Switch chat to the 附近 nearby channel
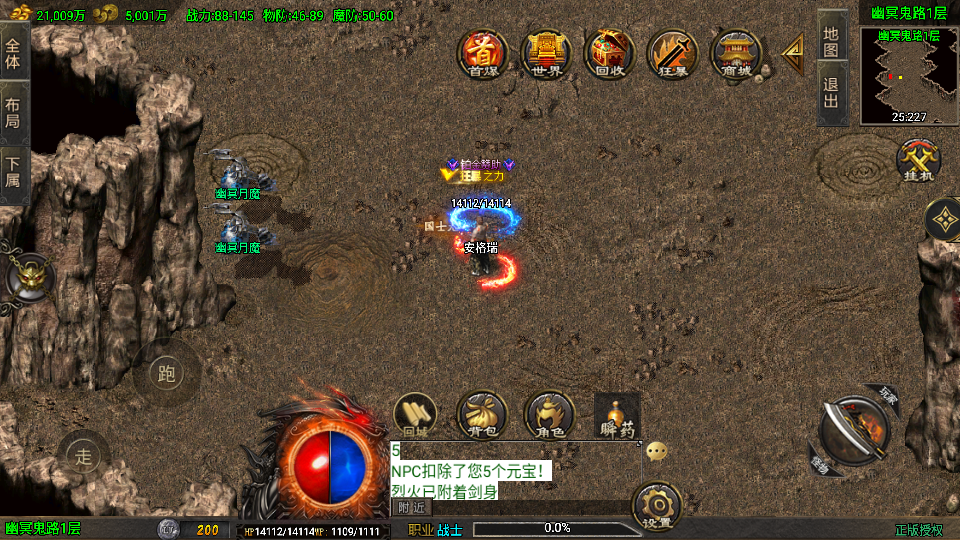Viewport: 960px width, 540px height. click(x=411, y=508)
